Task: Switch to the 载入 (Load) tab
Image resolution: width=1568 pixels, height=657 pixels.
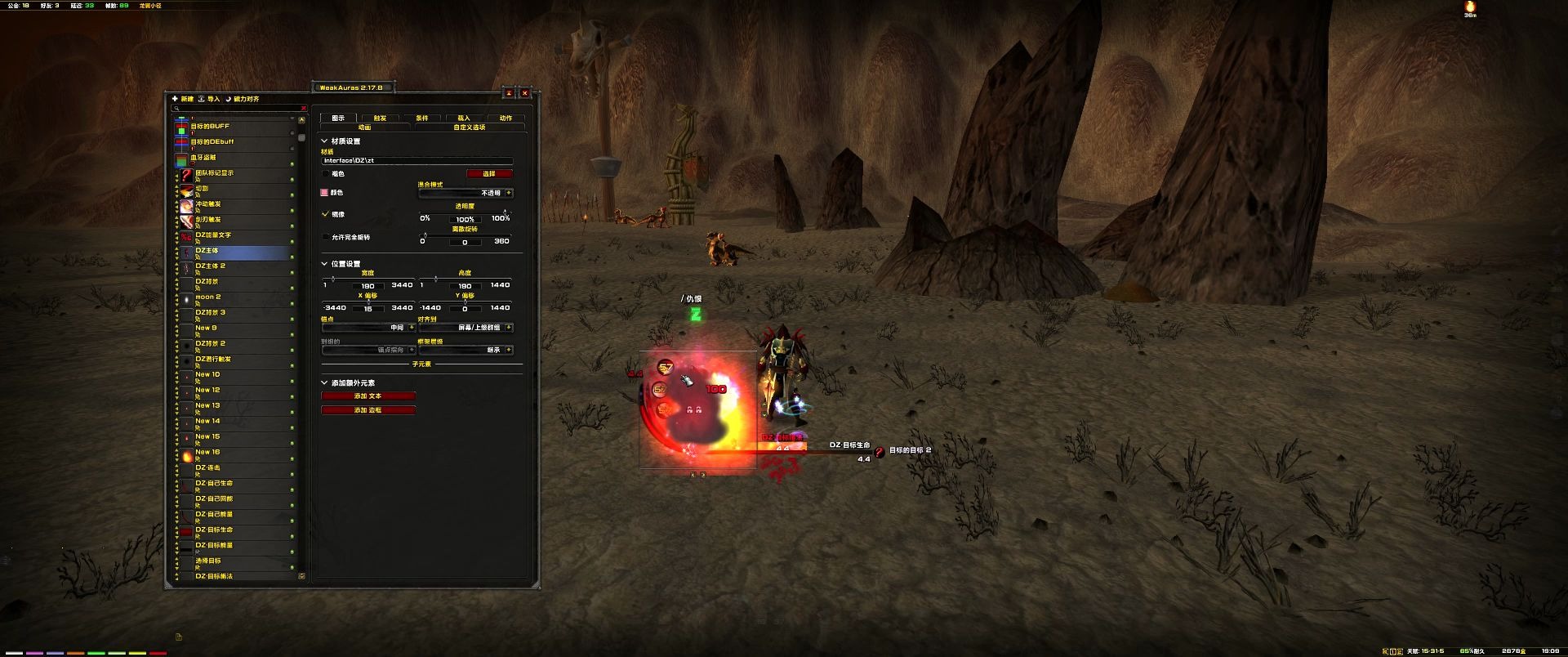Action: (x=464, y=118)
